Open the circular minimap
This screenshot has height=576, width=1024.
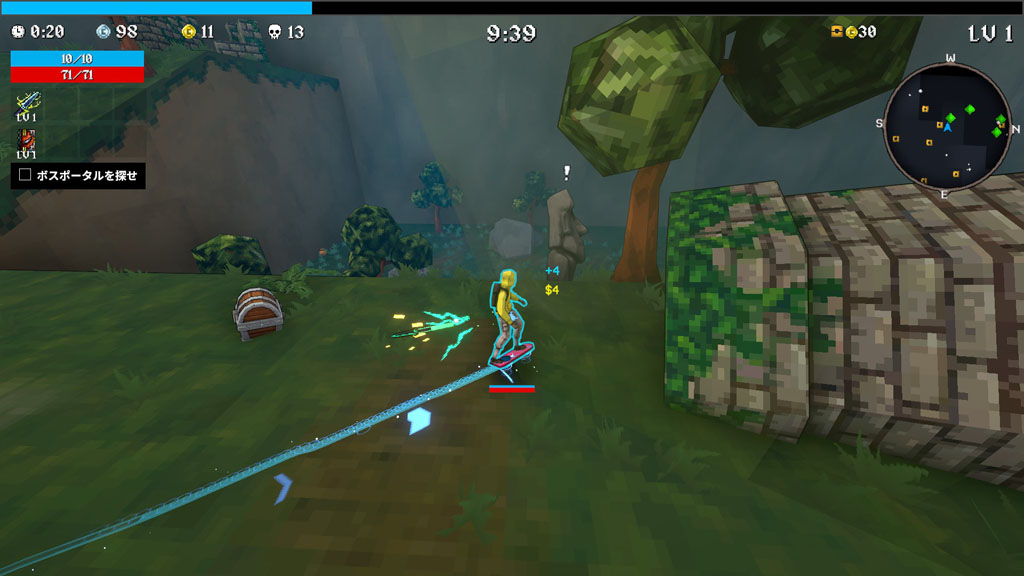click(946, 125)
